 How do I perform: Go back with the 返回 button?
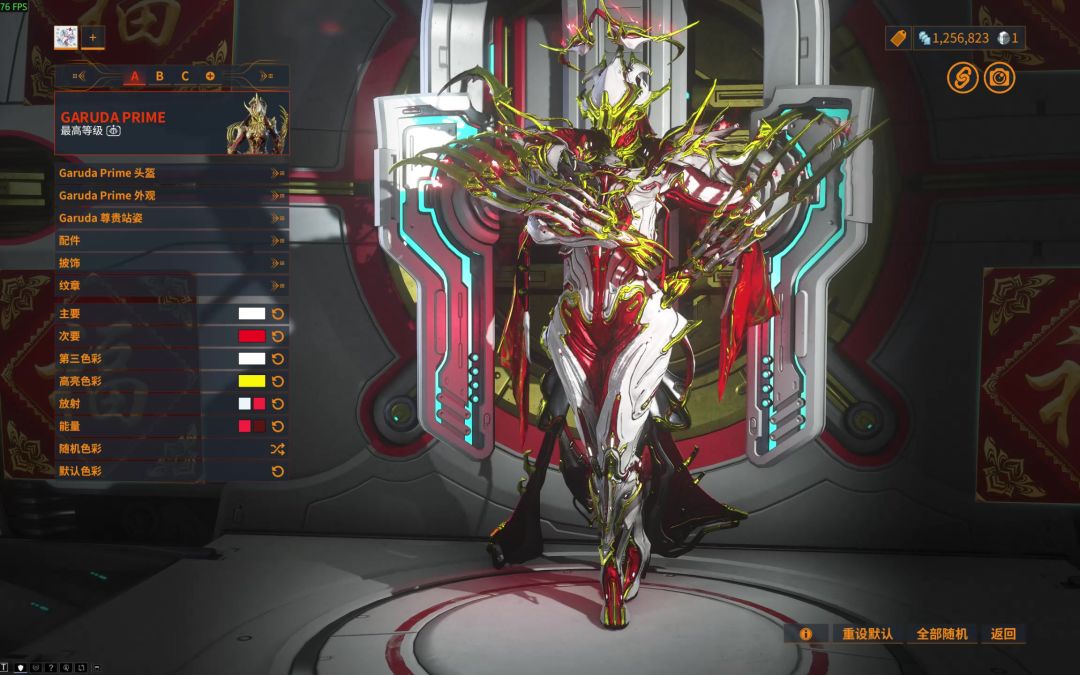click(1003, 634)
